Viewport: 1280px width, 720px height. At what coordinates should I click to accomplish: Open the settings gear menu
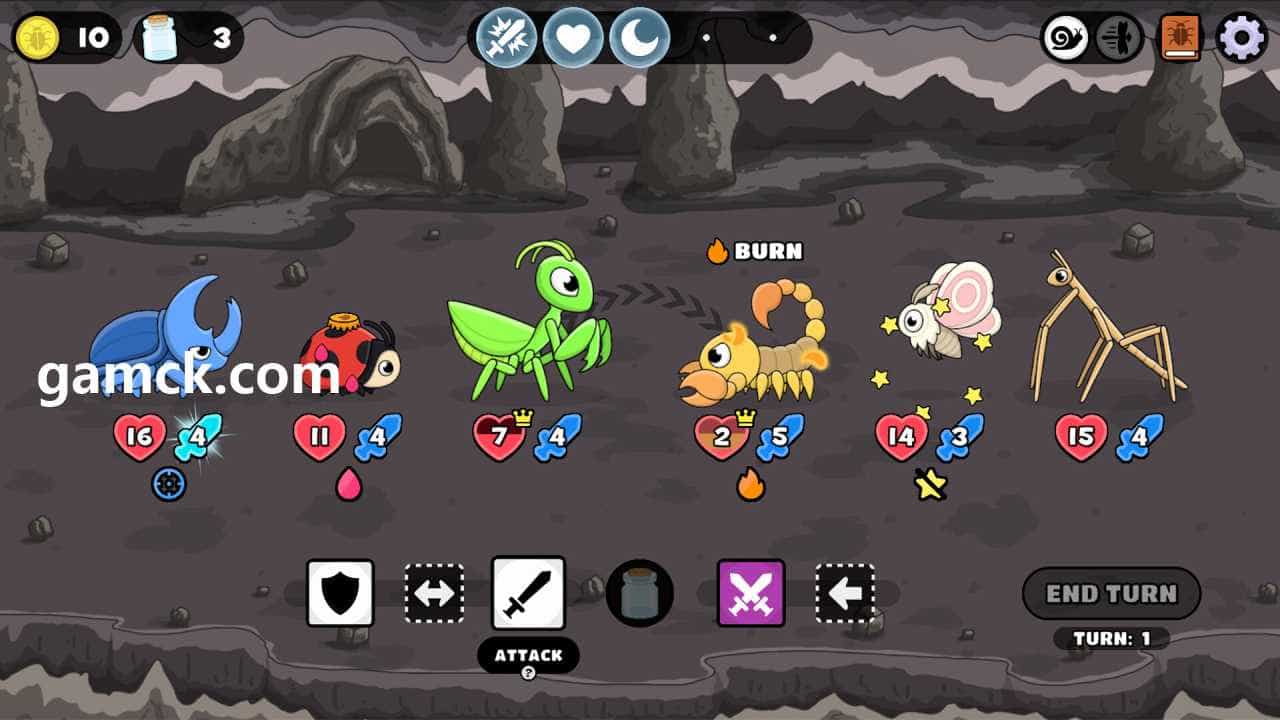(x=1241, y=38)
